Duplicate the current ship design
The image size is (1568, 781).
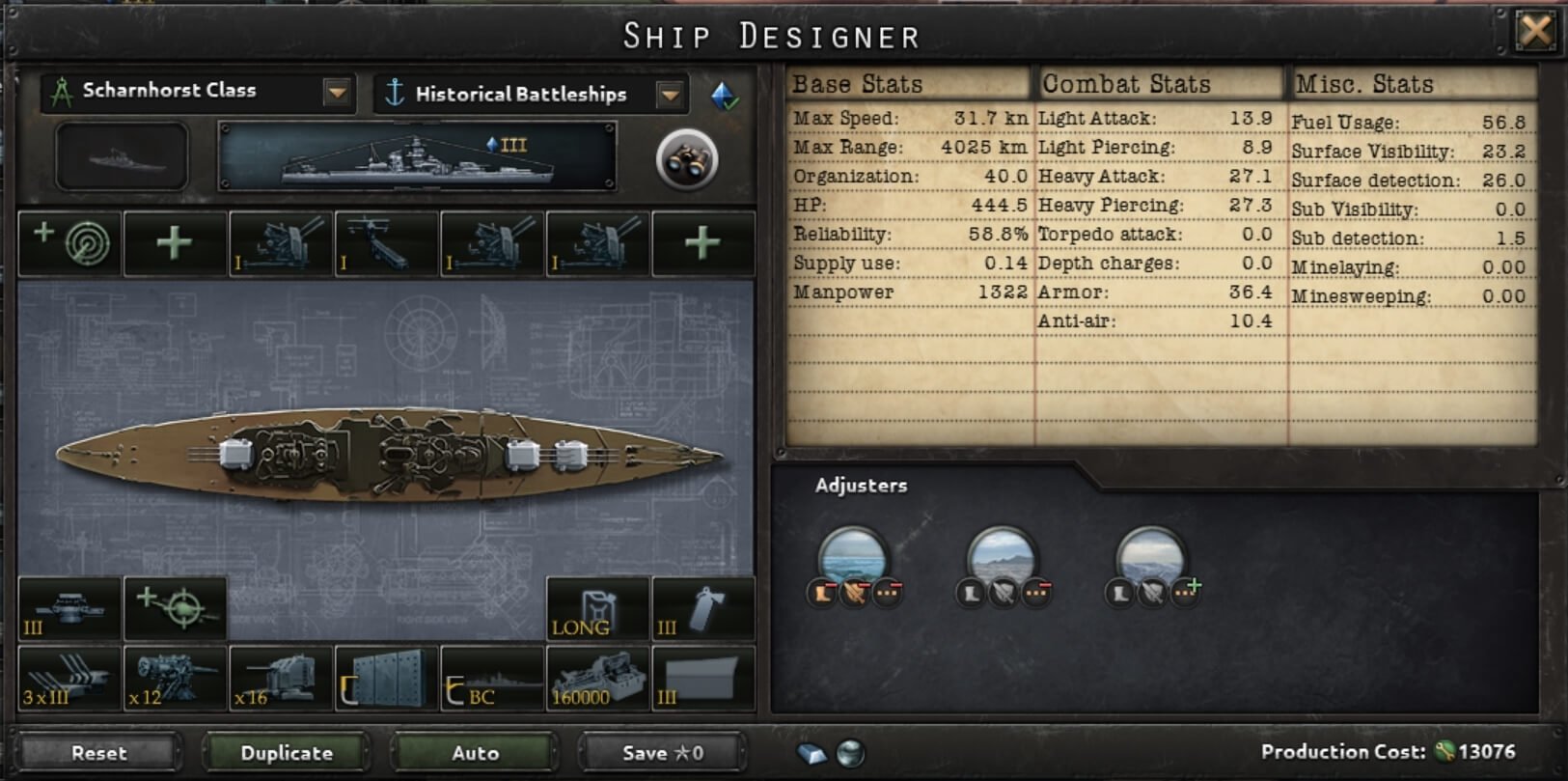(286, 753)
